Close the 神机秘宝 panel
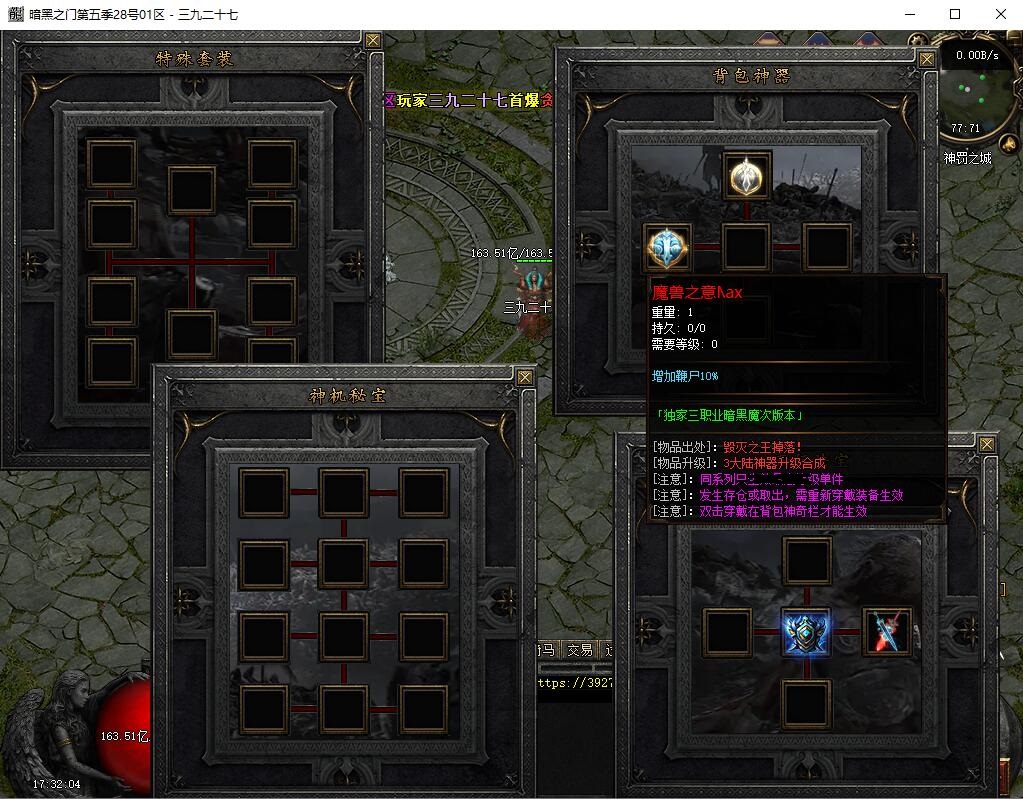 tap(525, 377)
